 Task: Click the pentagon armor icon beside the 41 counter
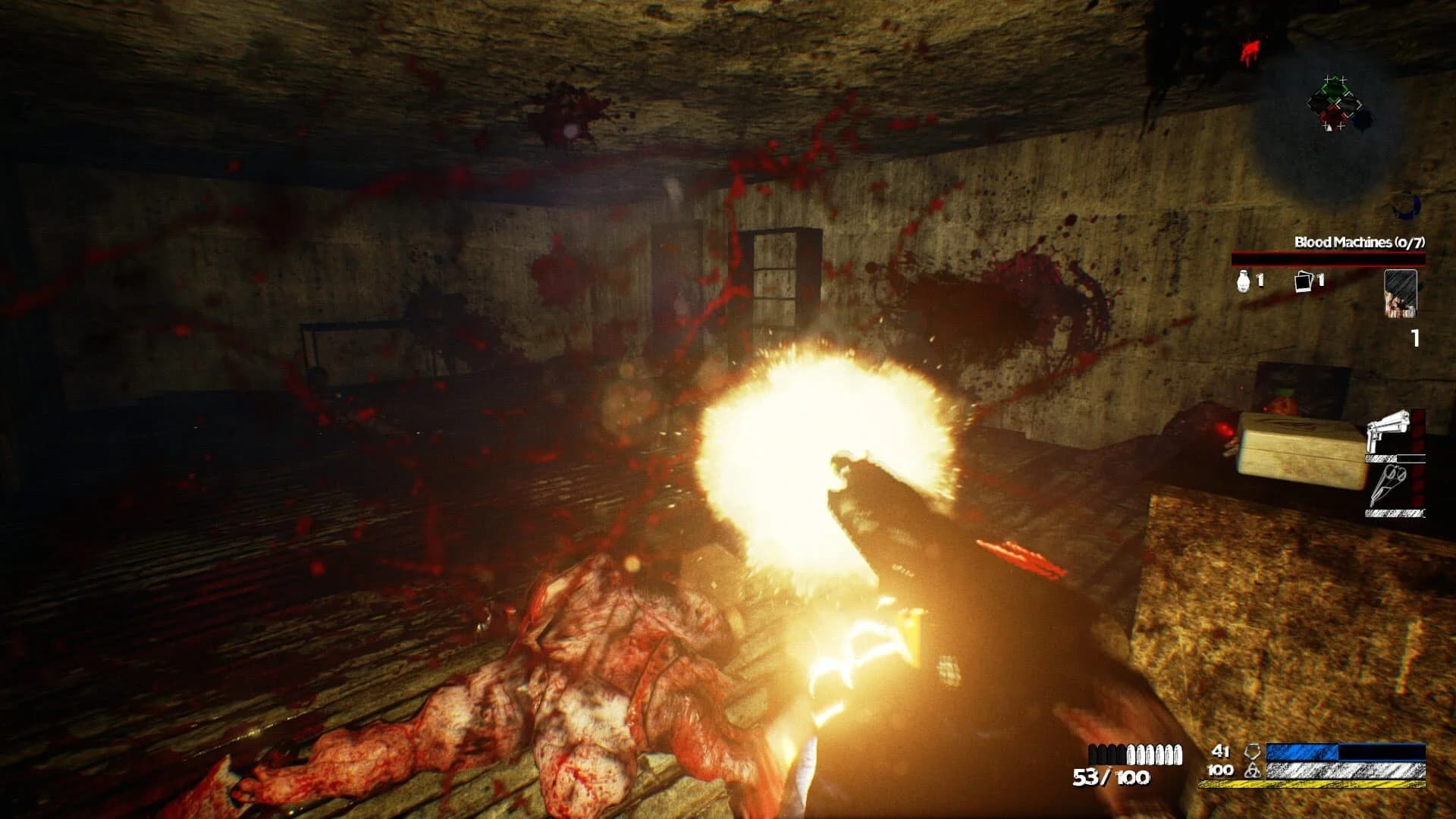(1251, 752)
